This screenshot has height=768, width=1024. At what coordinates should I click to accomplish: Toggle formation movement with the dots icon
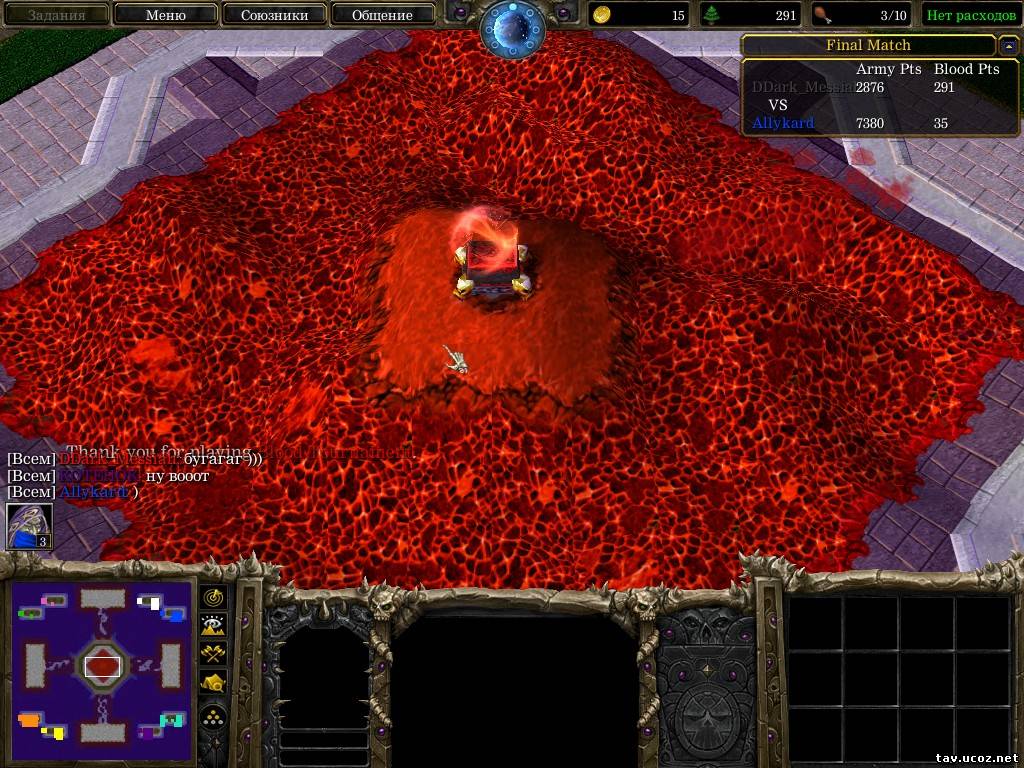coord(214,716)
